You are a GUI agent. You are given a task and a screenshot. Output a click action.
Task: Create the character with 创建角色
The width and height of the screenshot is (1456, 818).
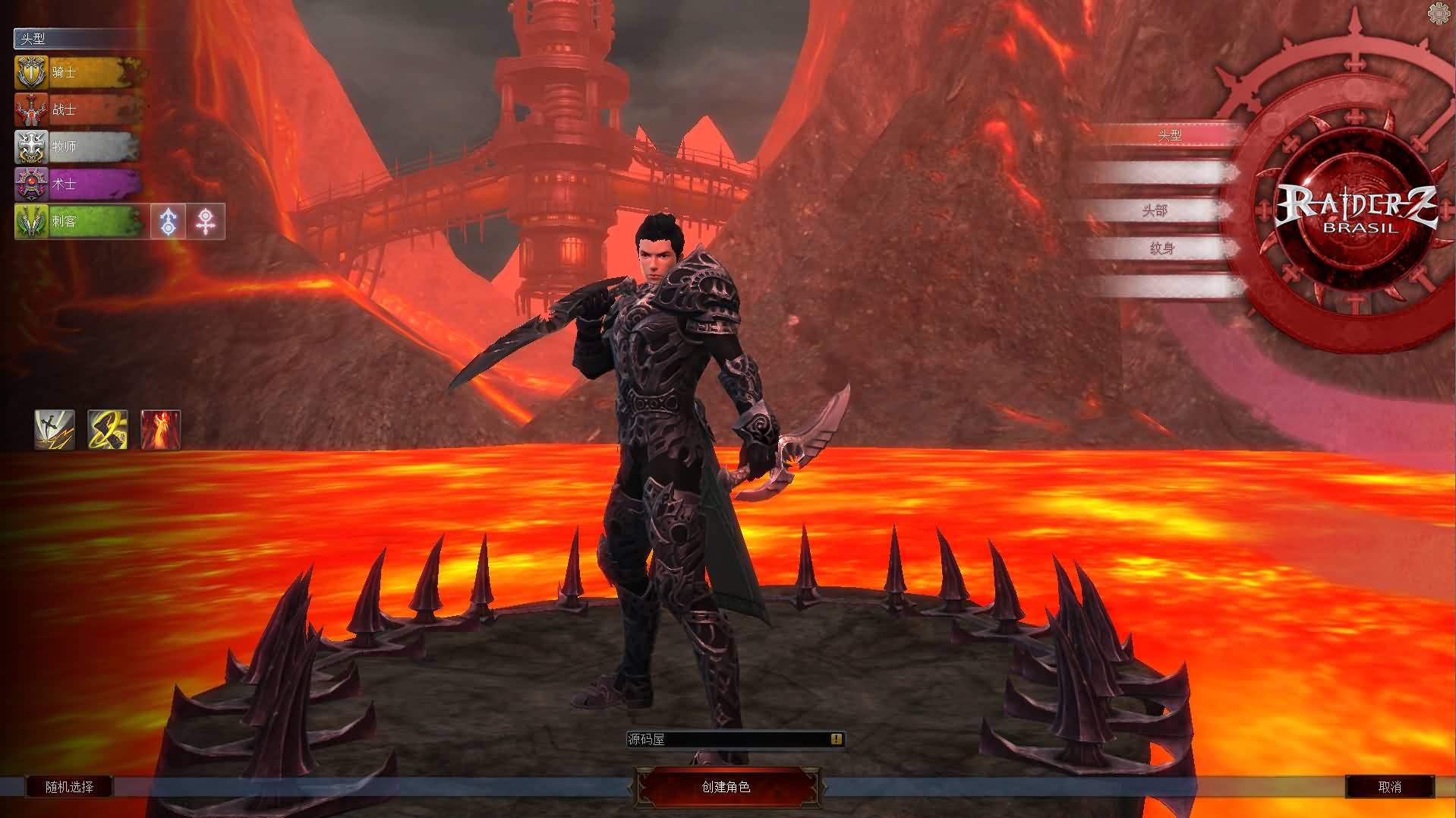(x=726, y=787)
